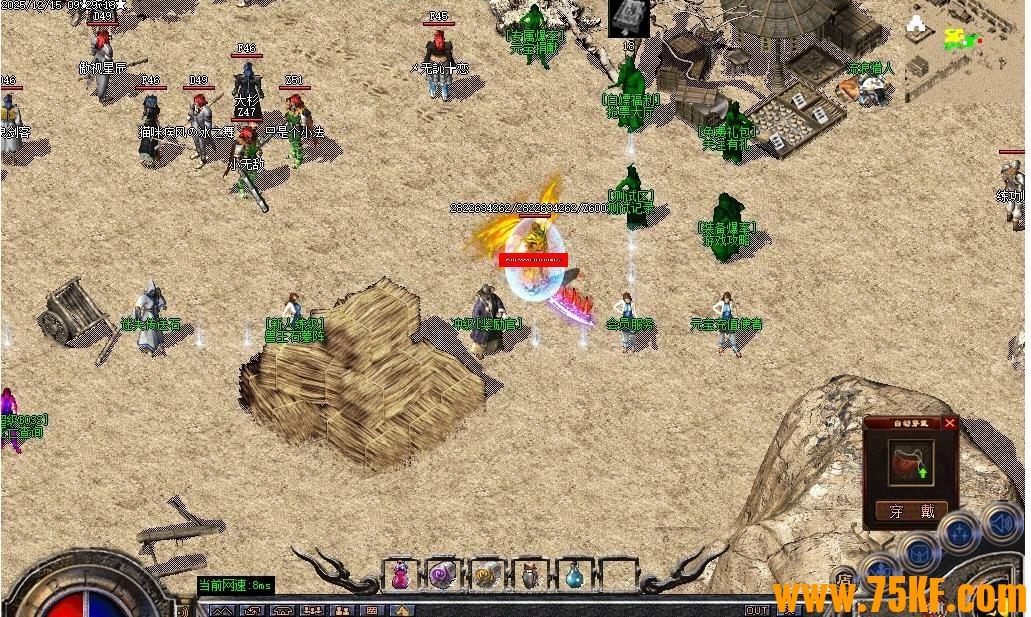Click the OUT button on bottom bar

tap(757, 610)
